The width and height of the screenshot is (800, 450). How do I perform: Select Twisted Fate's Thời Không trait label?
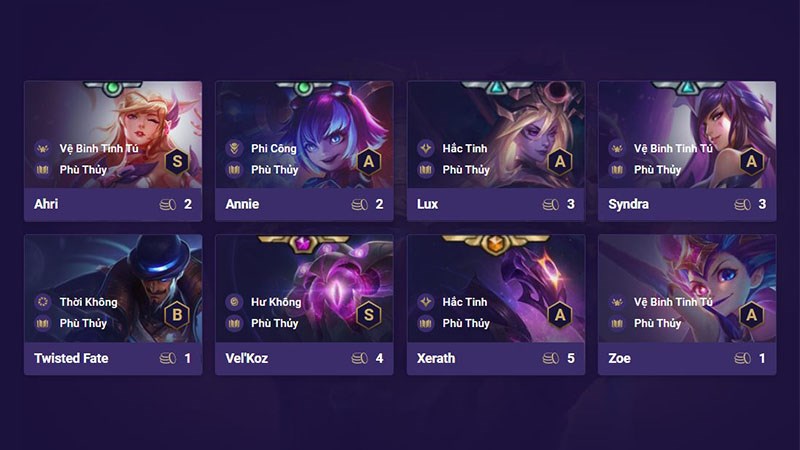pyautogui.click(x=88, y=302)
